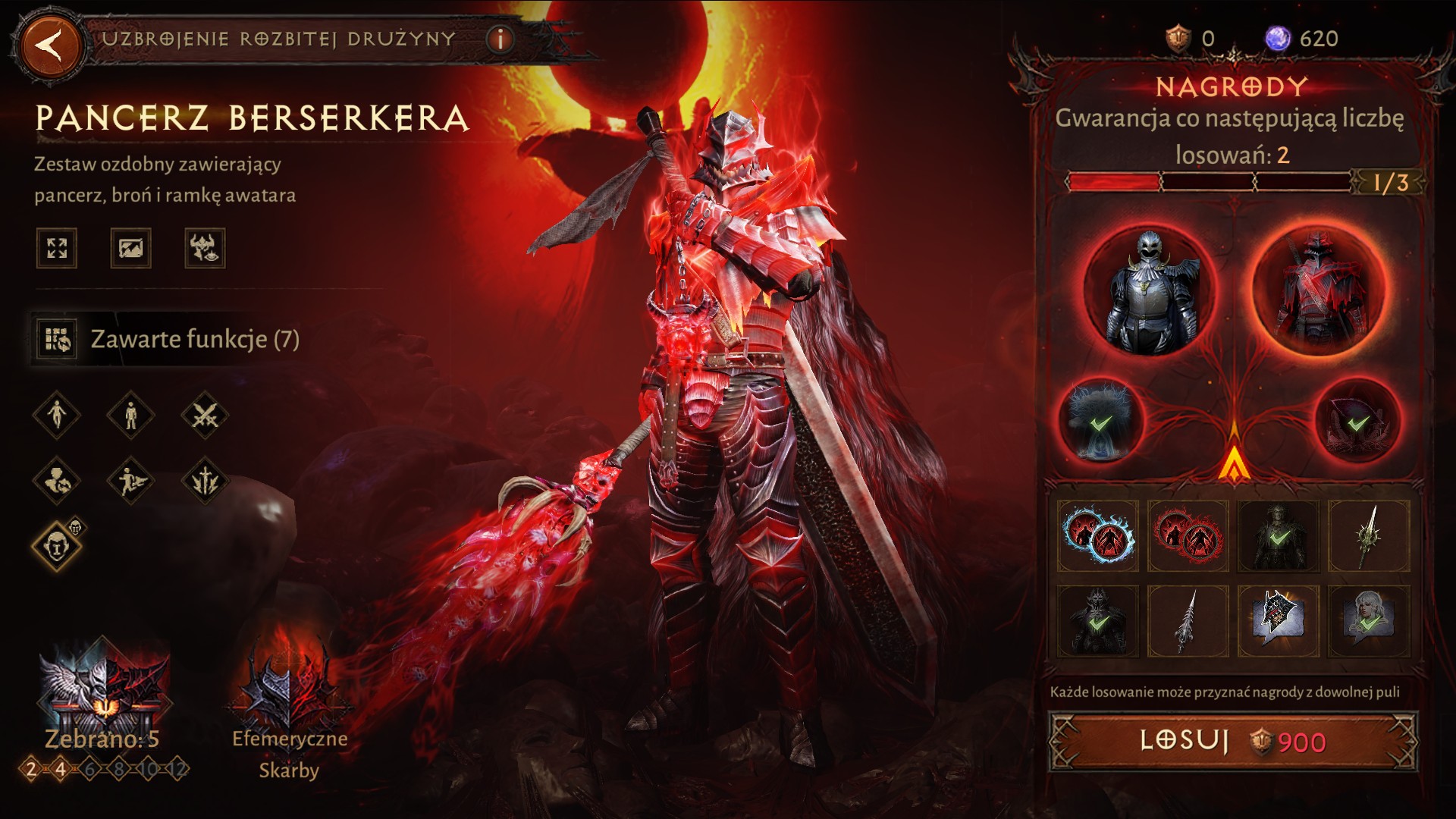Screen dimensions: 1456x819
Task: Open the info icon beside the title
Action: point(500,39)
